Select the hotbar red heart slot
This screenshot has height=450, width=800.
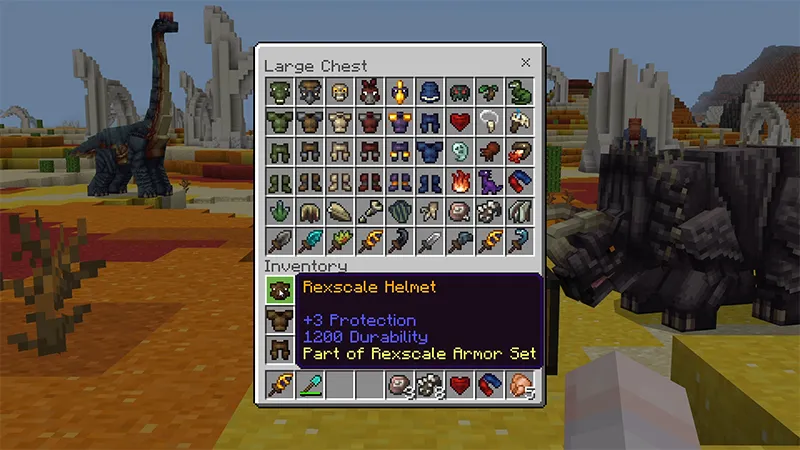(x=460, y=385)
